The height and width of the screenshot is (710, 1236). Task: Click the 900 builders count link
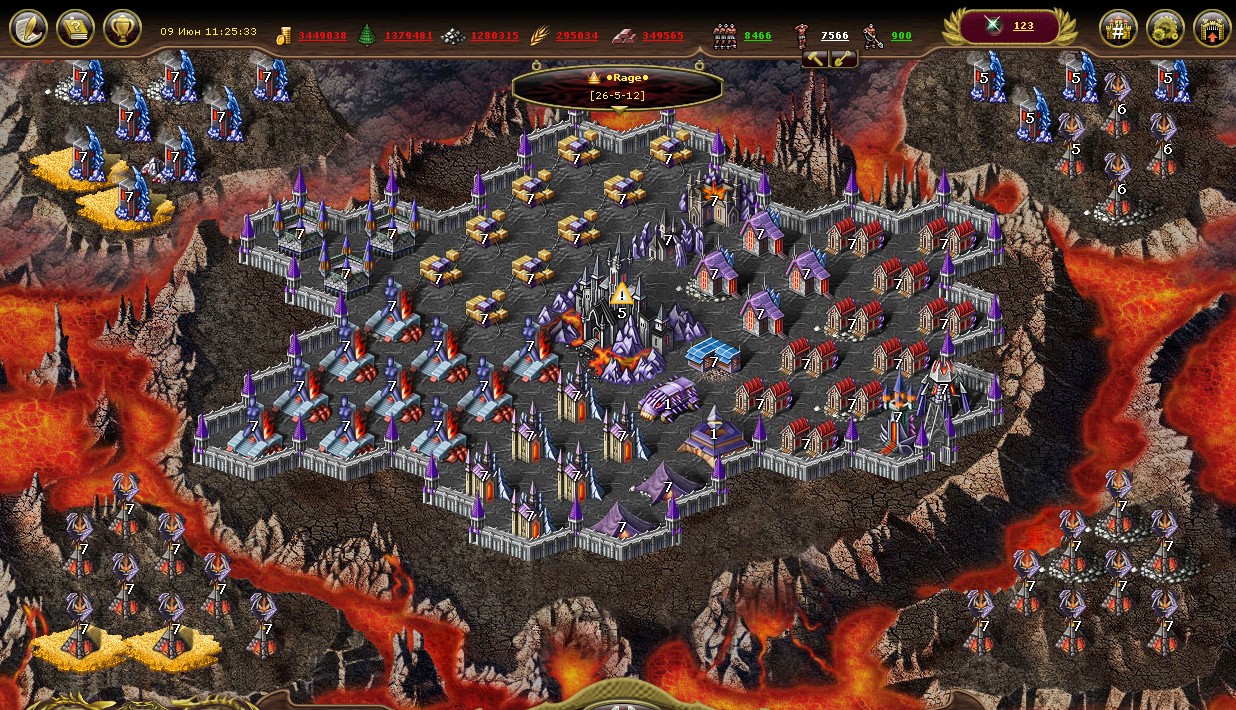click(x=901, y=36)
